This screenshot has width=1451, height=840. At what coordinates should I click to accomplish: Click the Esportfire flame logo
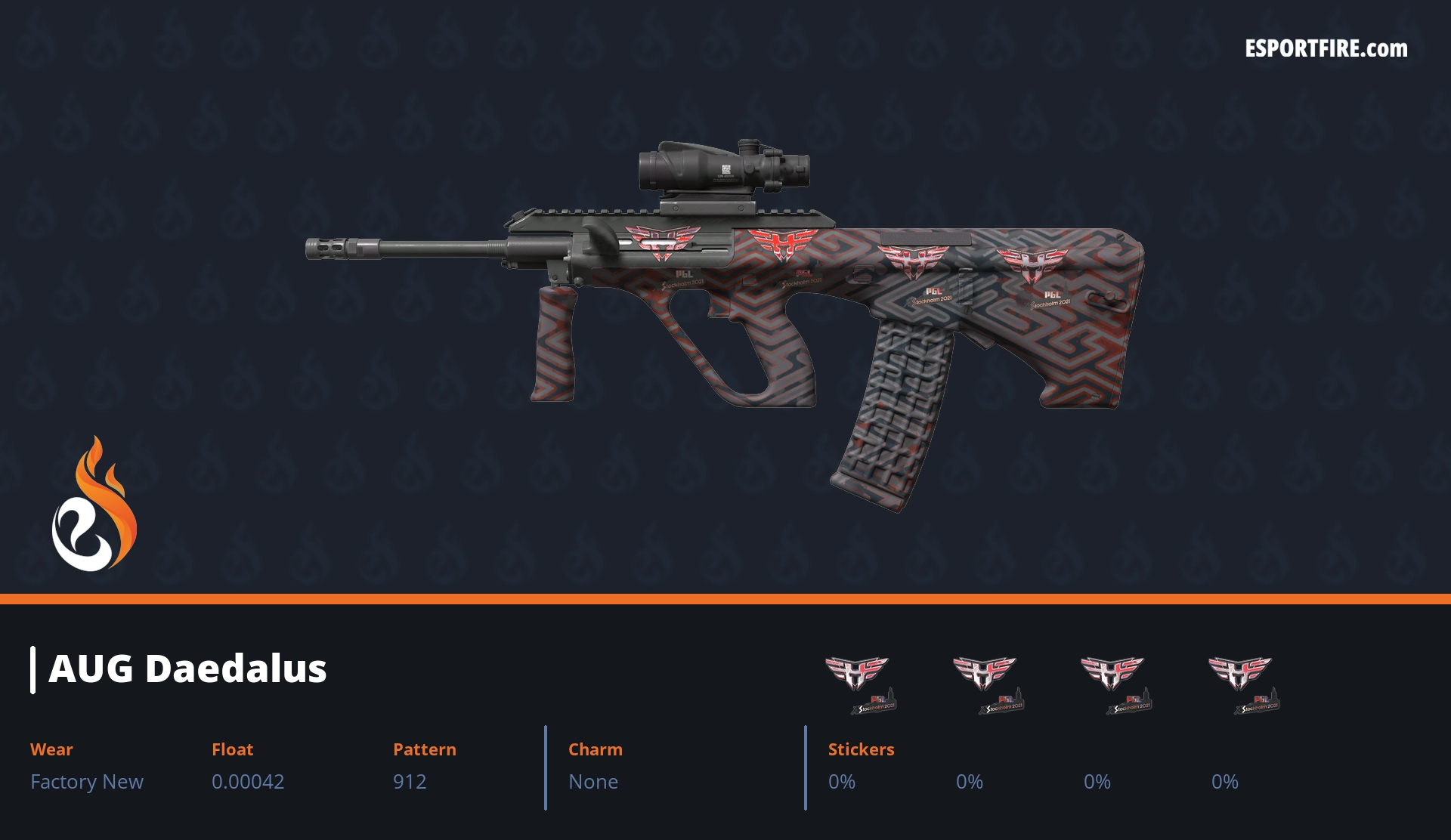click(94, 505)
